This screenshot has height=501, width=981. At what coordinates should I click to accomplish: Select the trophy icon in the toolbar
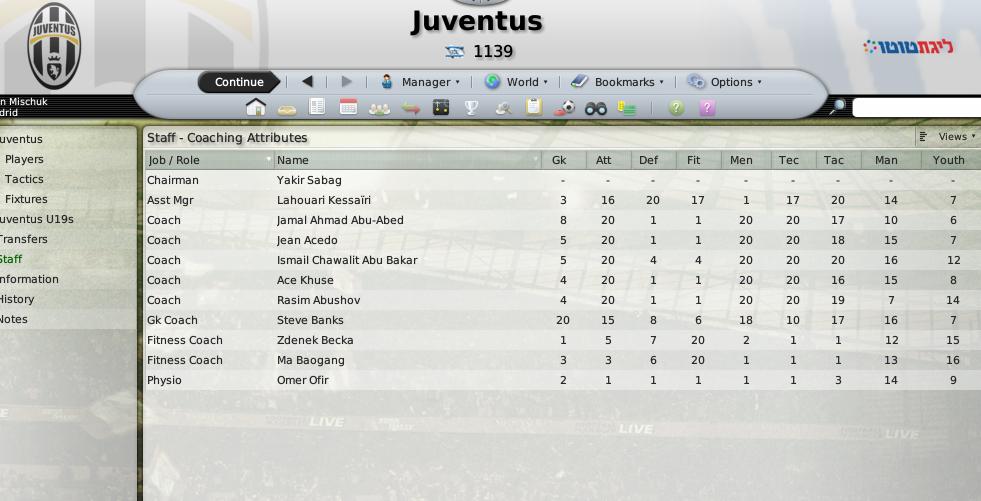471,108
